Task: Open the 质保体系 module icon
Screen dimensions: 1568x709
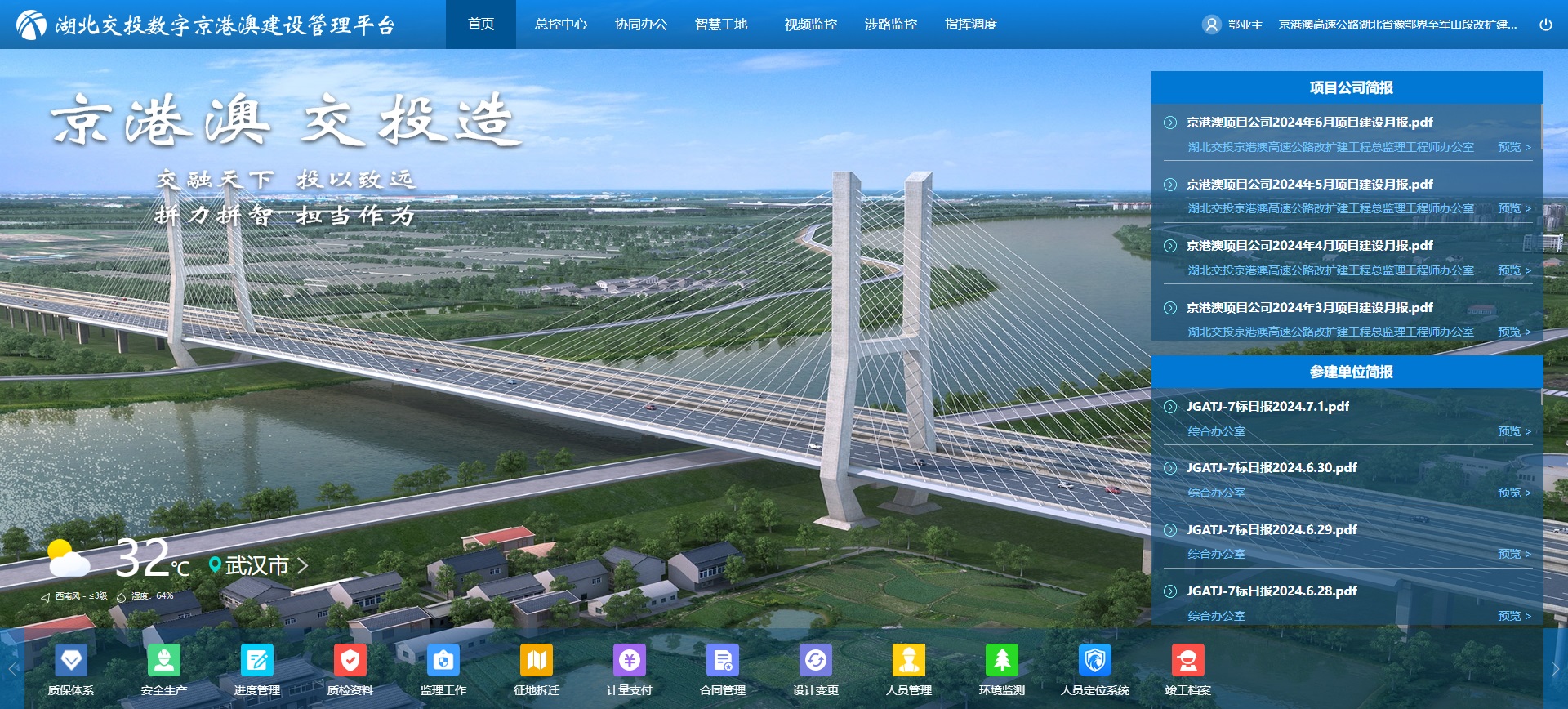Action: tap(71, 661)
